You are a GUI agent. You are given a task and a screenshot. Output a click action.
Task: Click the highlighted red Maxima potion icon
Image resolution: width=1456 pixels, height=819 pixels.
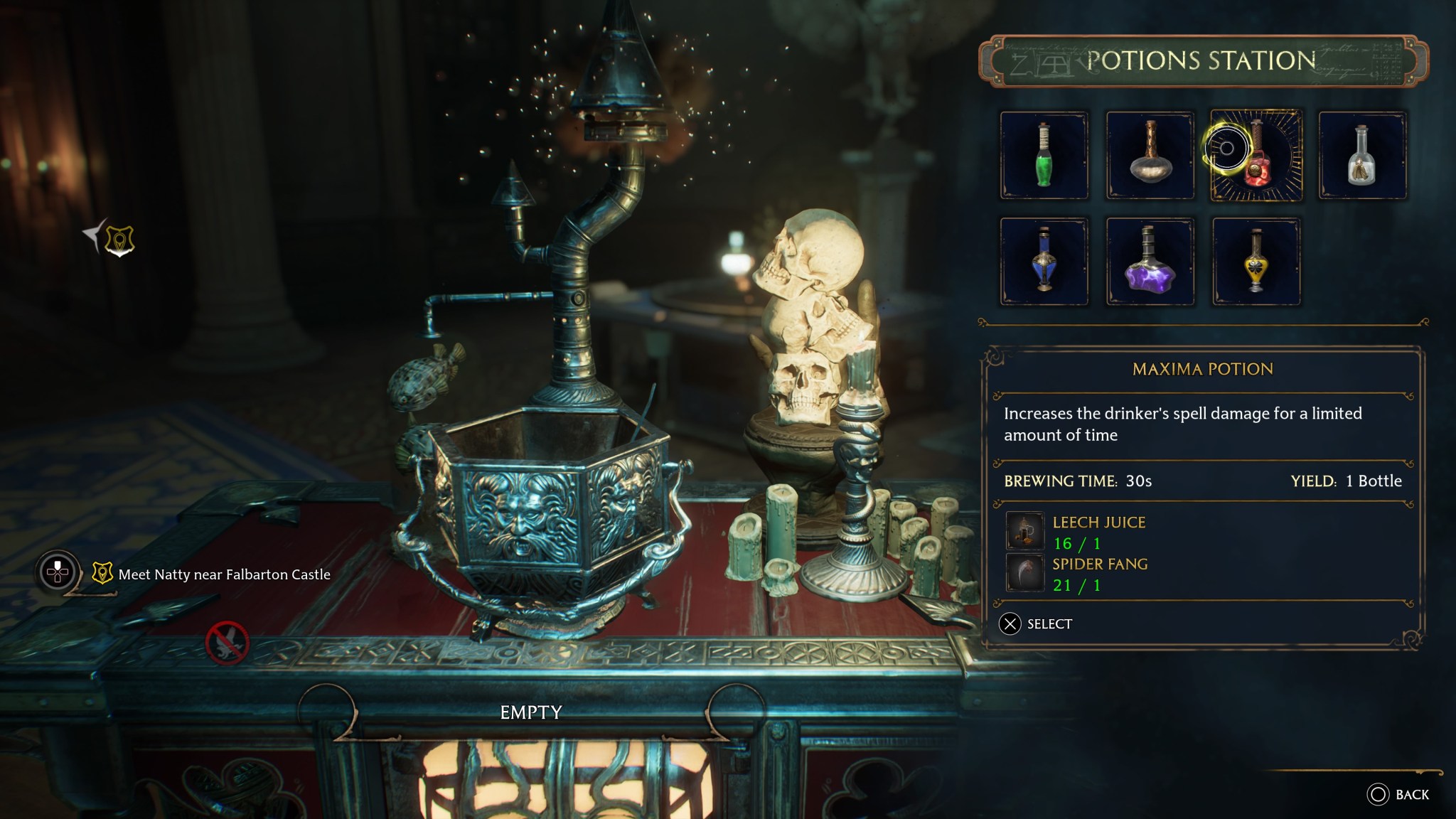click(x=1258, y=155)
